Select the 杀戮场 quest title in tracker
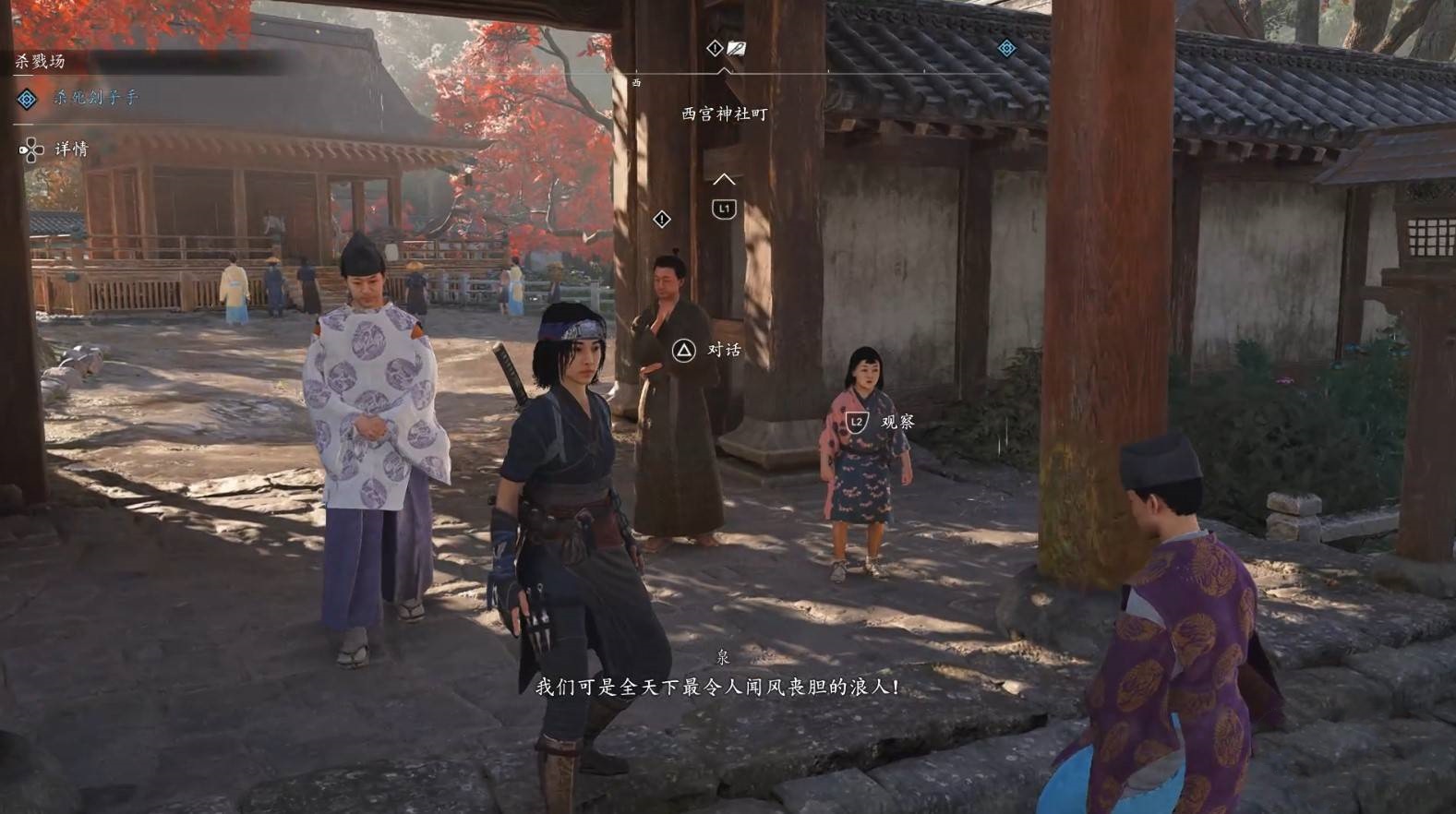The image size is (1456, 814). coord(40,62)
